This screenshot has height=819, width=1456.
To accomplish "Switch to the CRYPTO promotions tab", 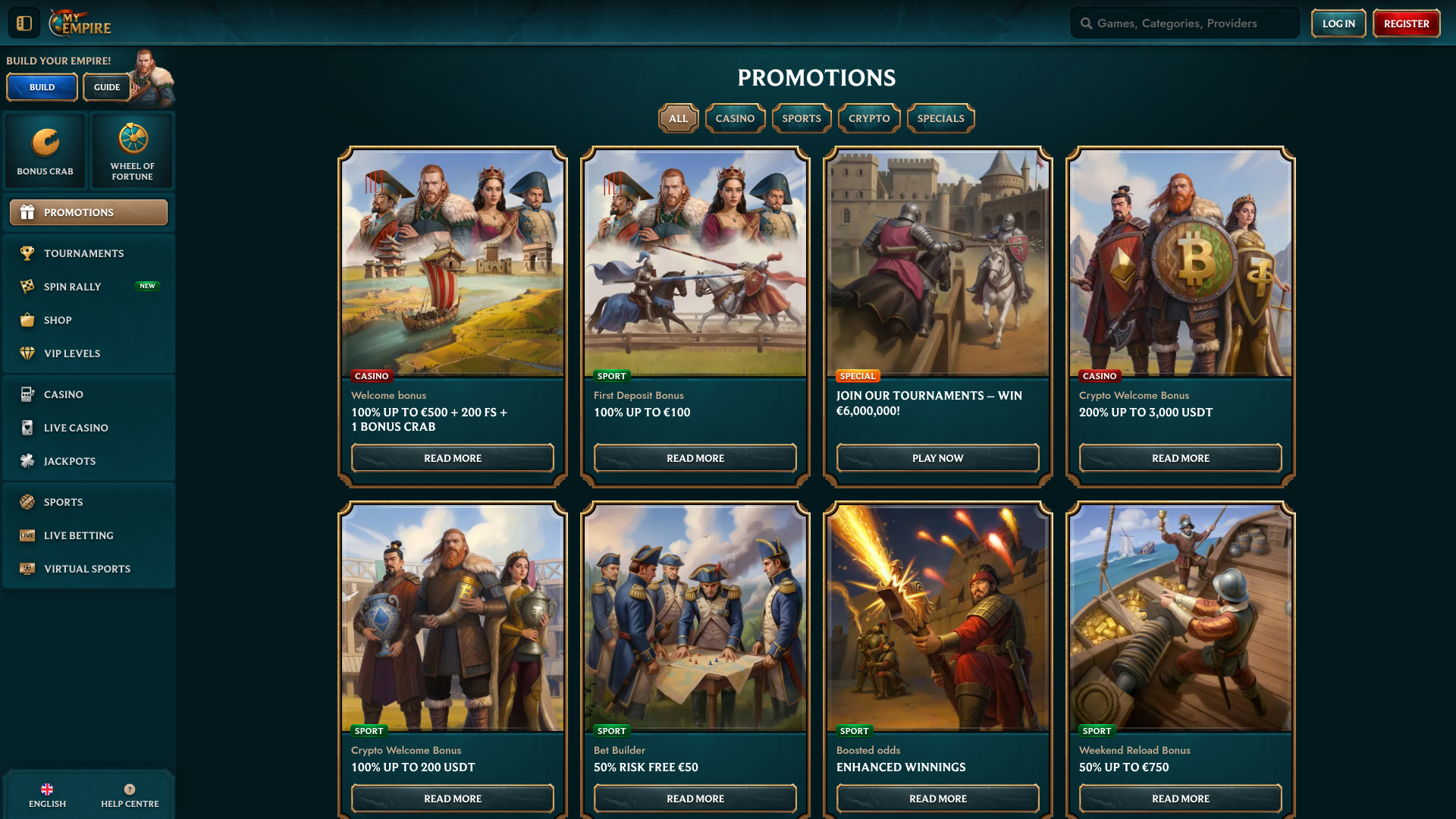I will pyautogui.click(x=868, y=118).
